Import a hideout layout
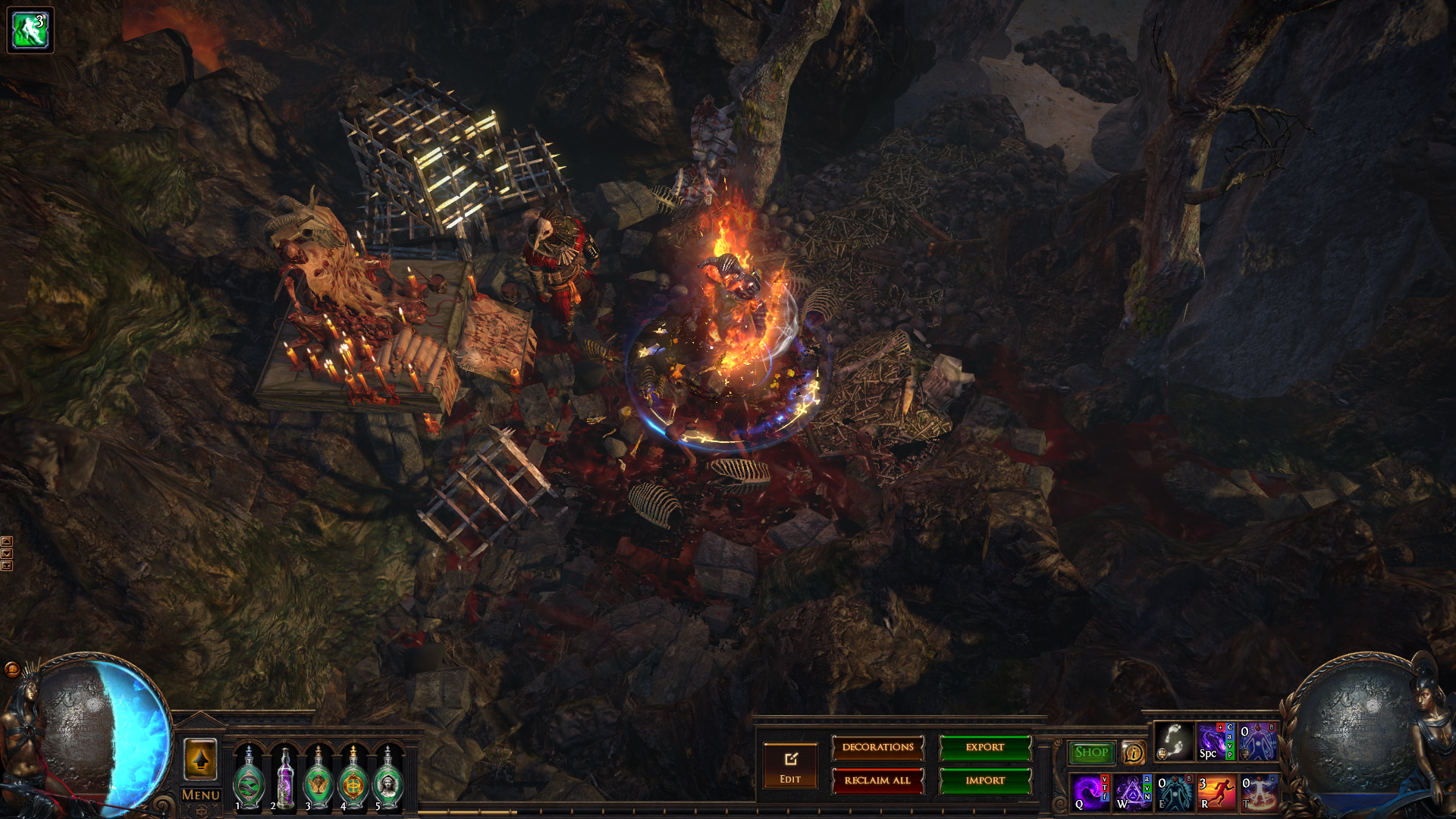 tap(985, 780)
